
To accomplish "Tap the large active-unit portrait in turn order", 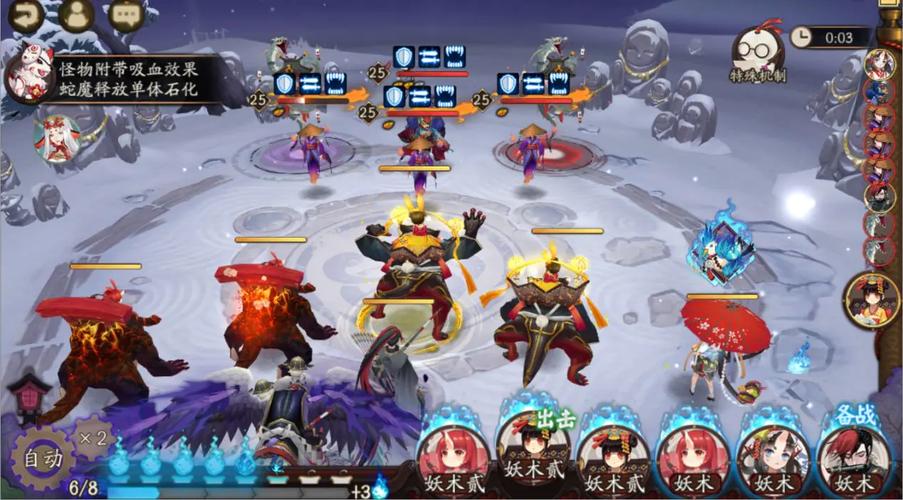I will (x=872, y=297).
